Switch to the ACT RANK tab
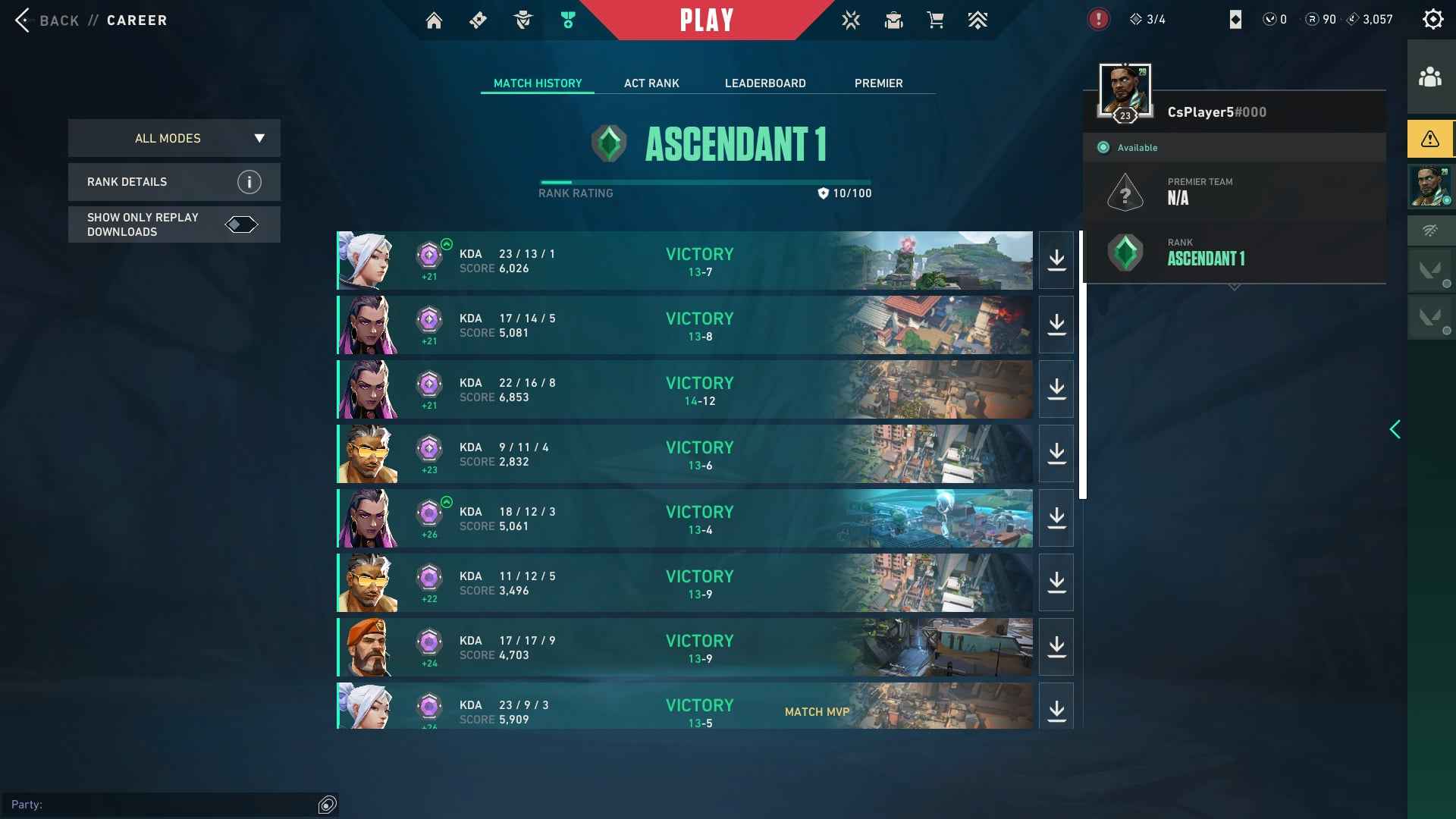The height and width of the screenshot is (819, 1456). pos(651,83)
